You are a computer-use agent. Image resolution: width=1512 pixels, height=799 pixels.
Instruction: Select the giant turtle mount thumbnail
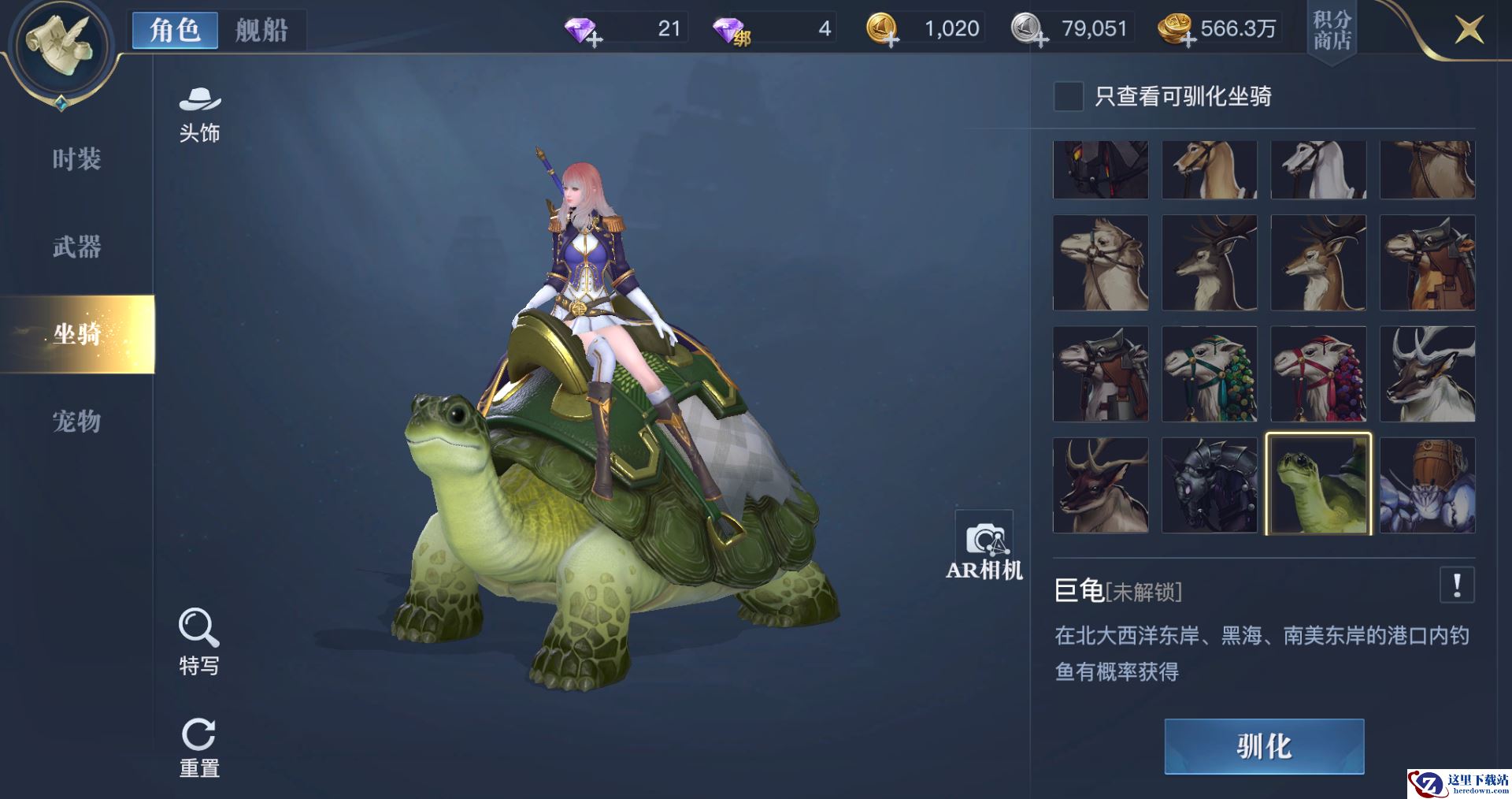(x=1318, y=485)
